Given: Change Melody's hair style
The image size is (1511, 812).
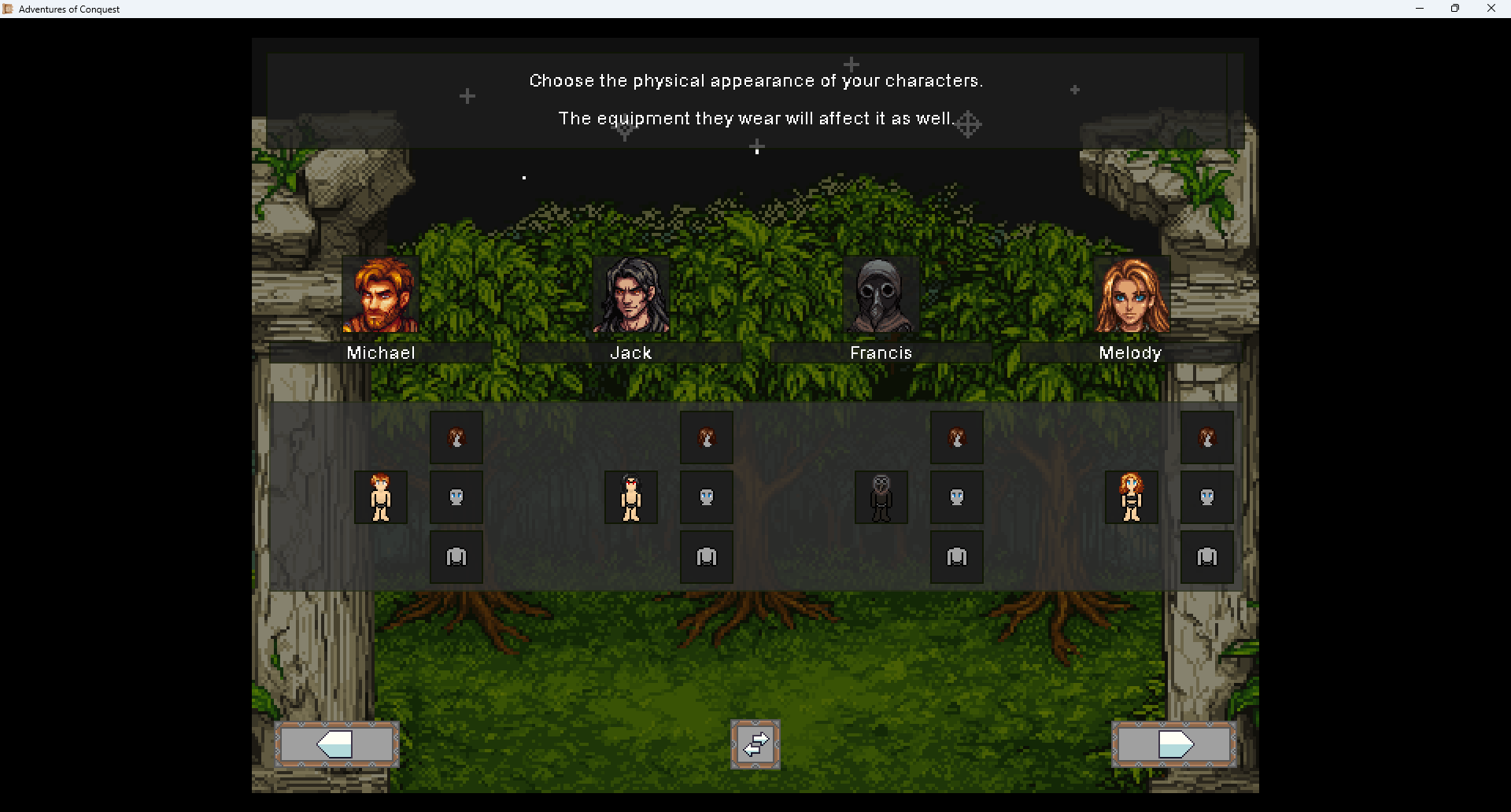Looking at the screenshot, I should tap(1207, 437).
